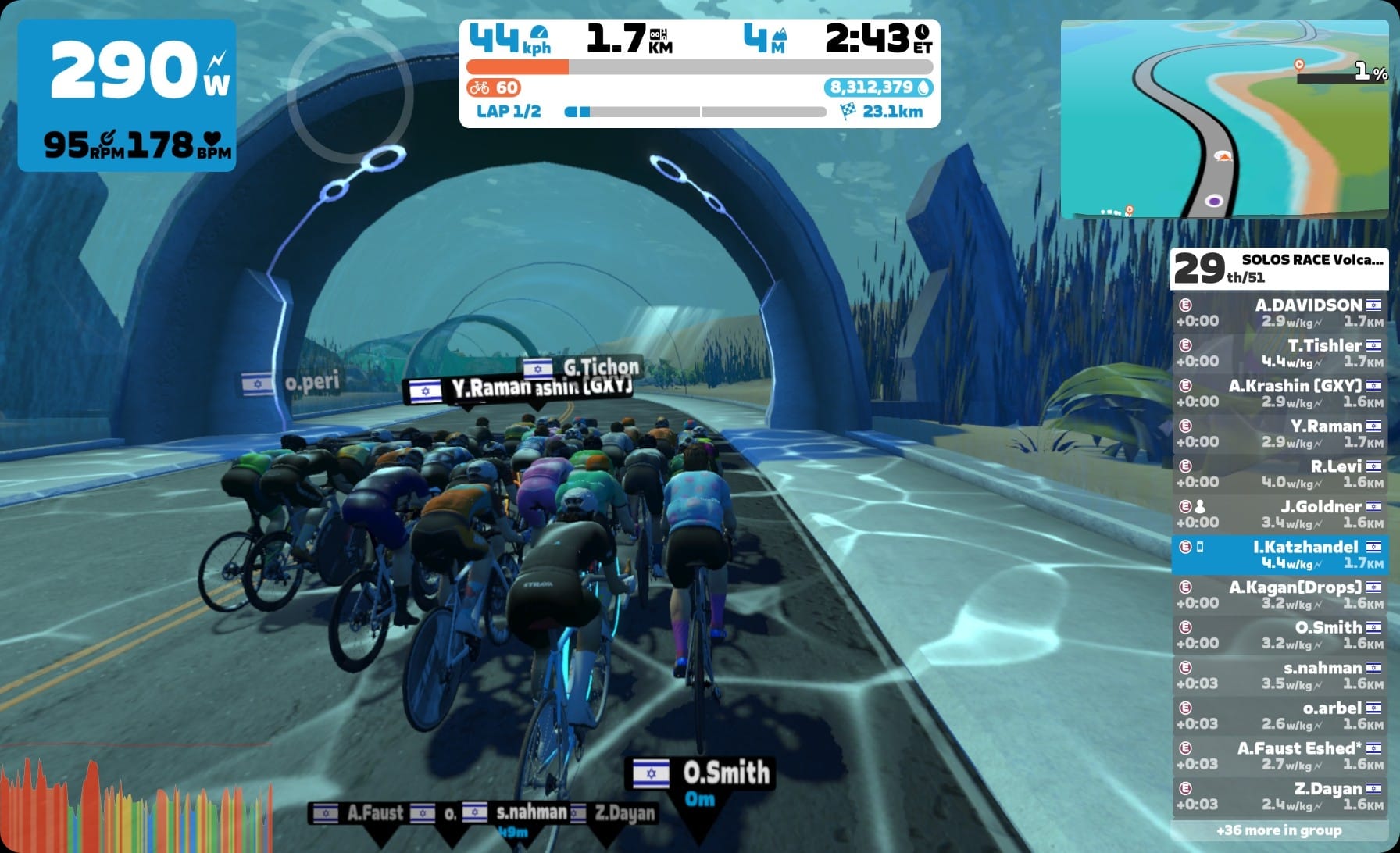Select A.Faust Eshed row in rider list

coord(1279,755)
